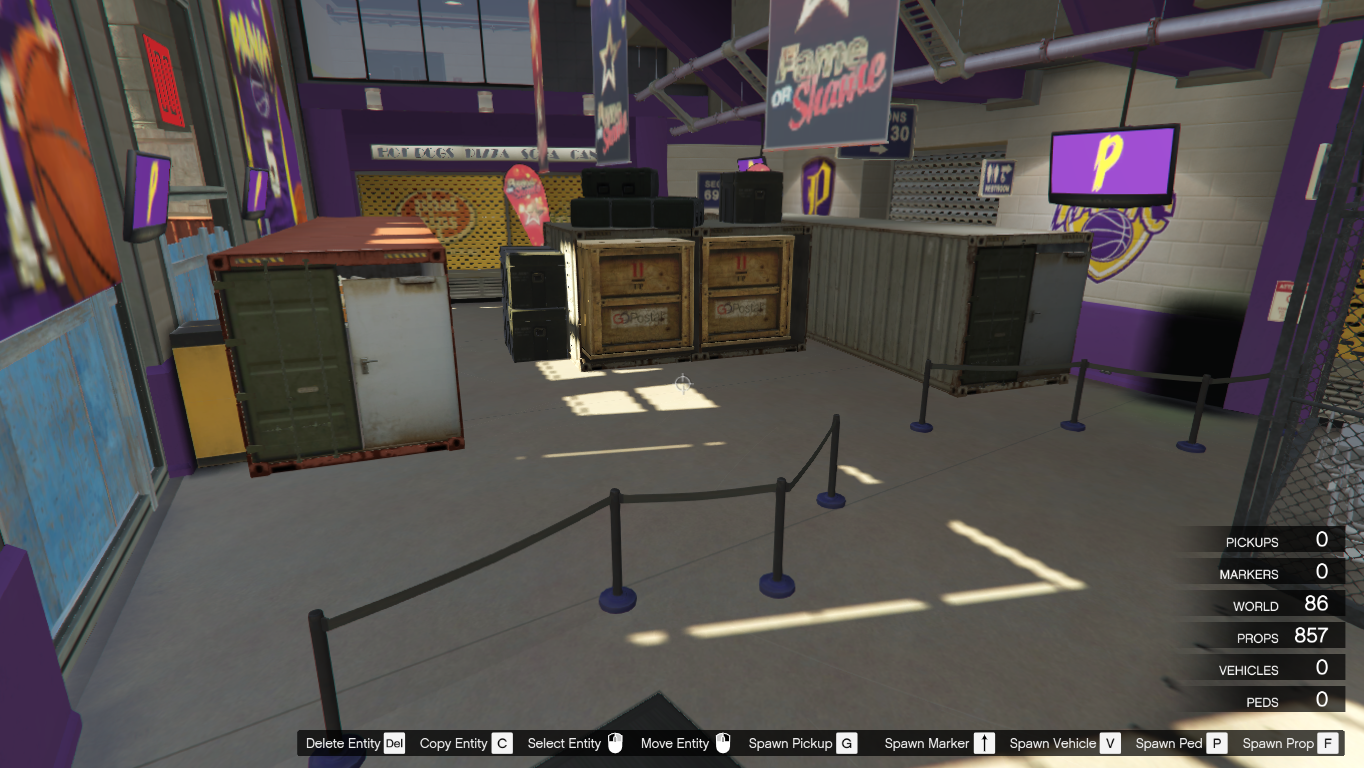Click the mouse icon for Select Entity

point(613,743)
